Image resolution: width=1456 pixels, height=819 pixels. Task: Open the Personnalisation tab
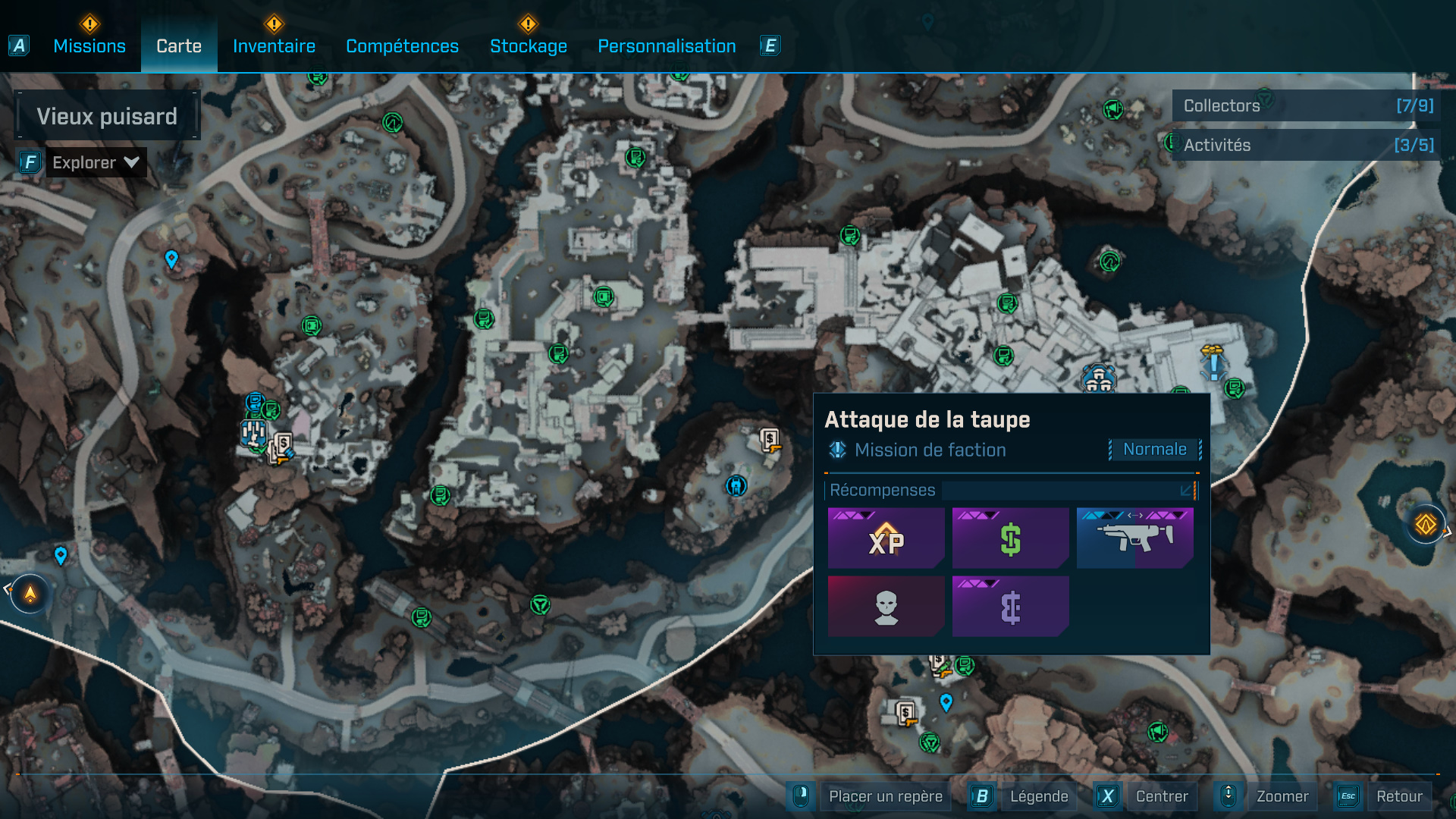pos(667,46)
